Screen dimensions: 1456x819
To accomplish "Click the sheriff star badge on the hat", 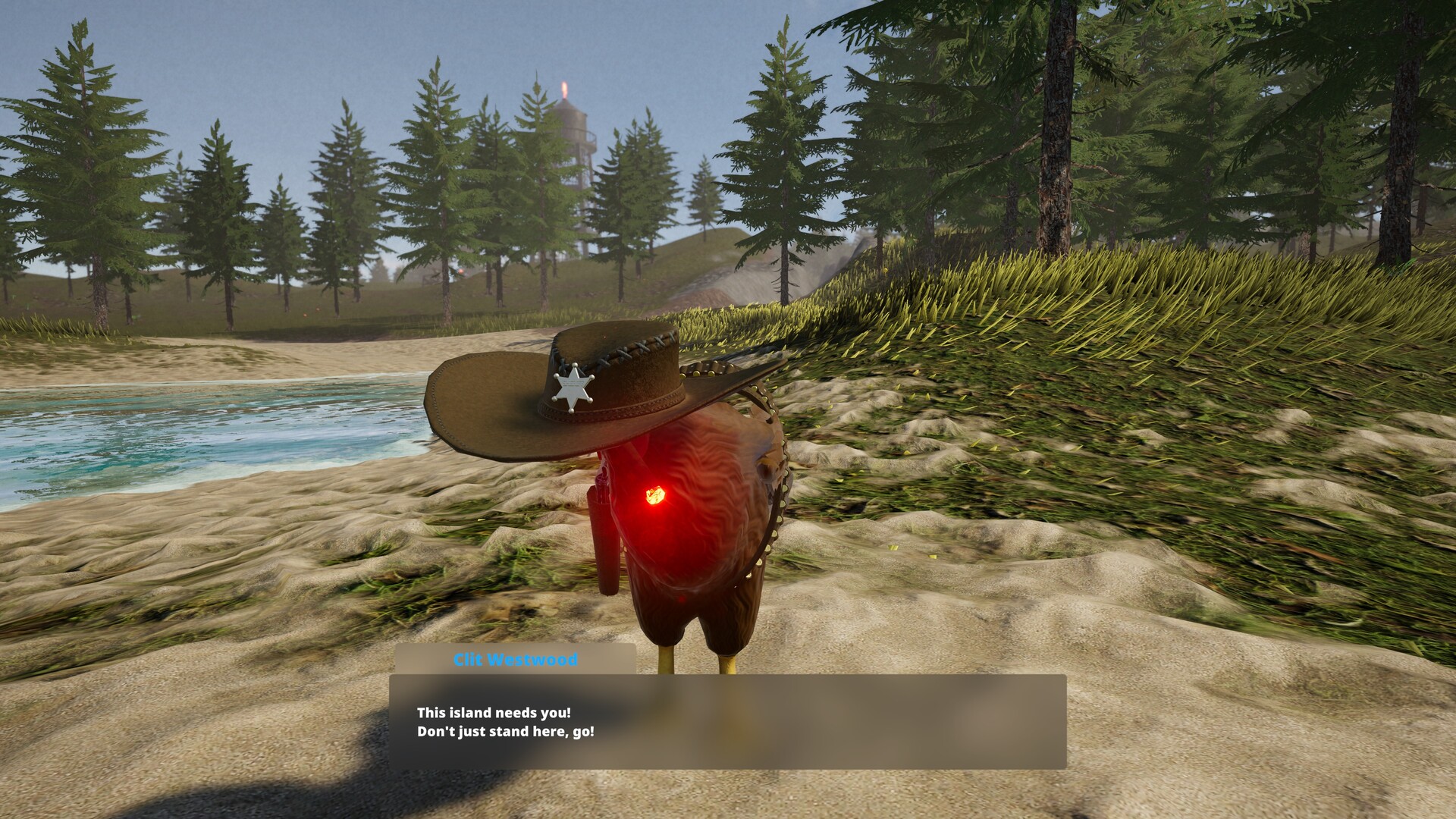I will [x=573, y=389].
